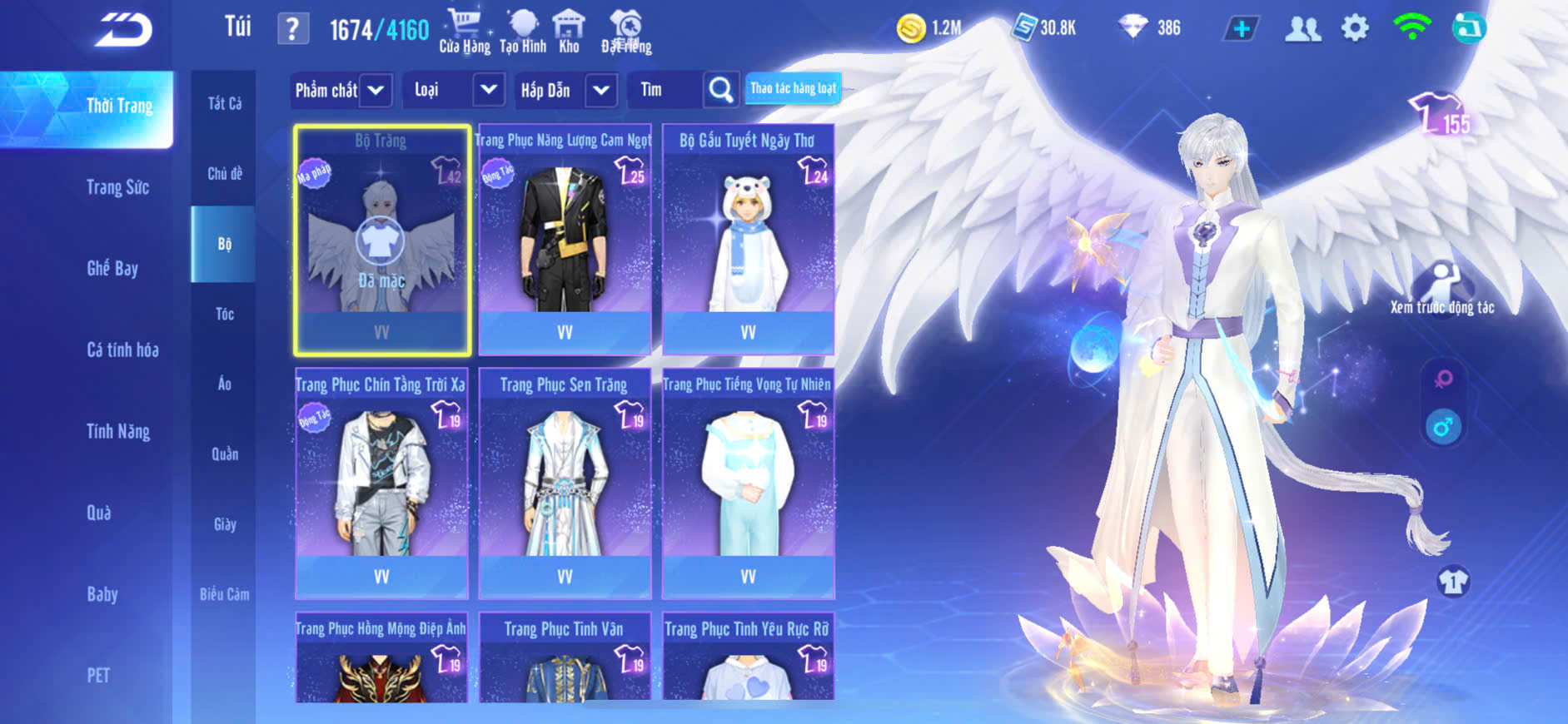
Task: Open the Kho storage
Action: coord(569,32)
